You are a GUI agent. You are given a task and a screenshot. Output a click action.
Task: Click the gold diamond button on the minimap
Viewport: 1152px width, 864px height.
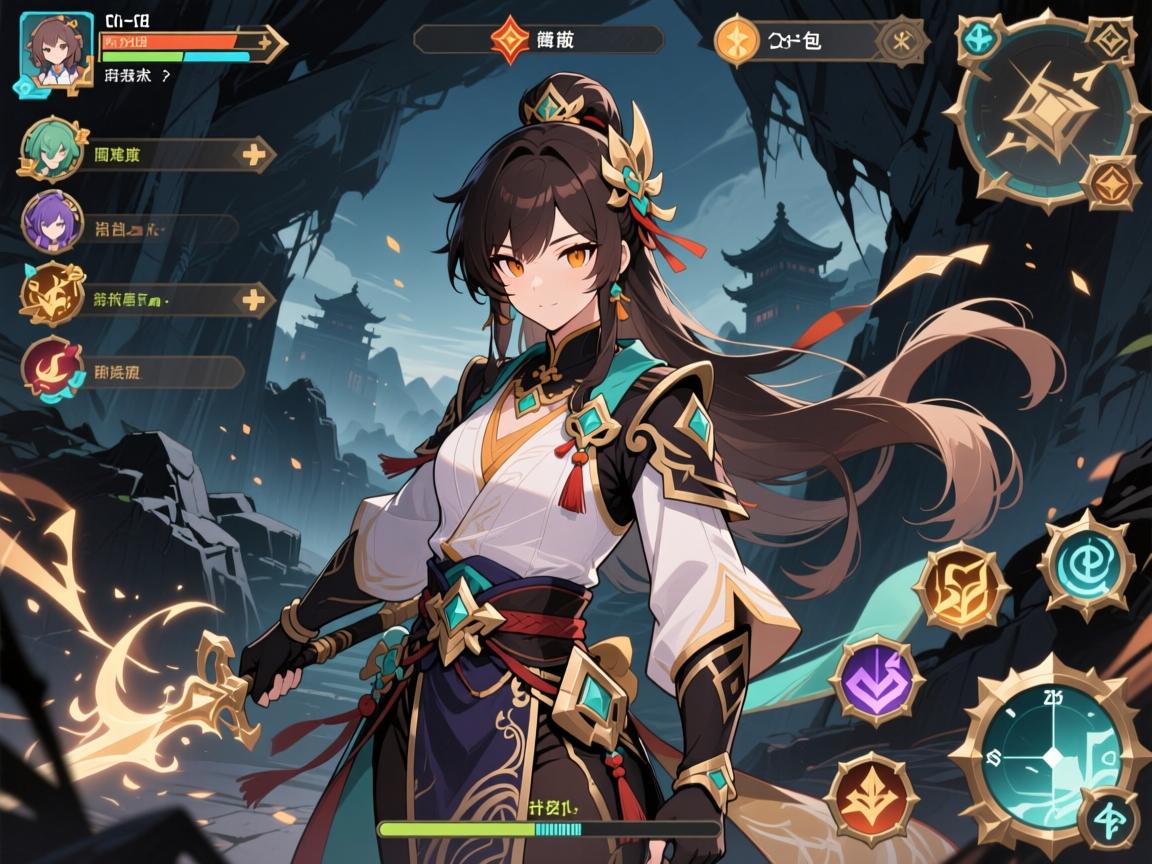[1111, 39]
